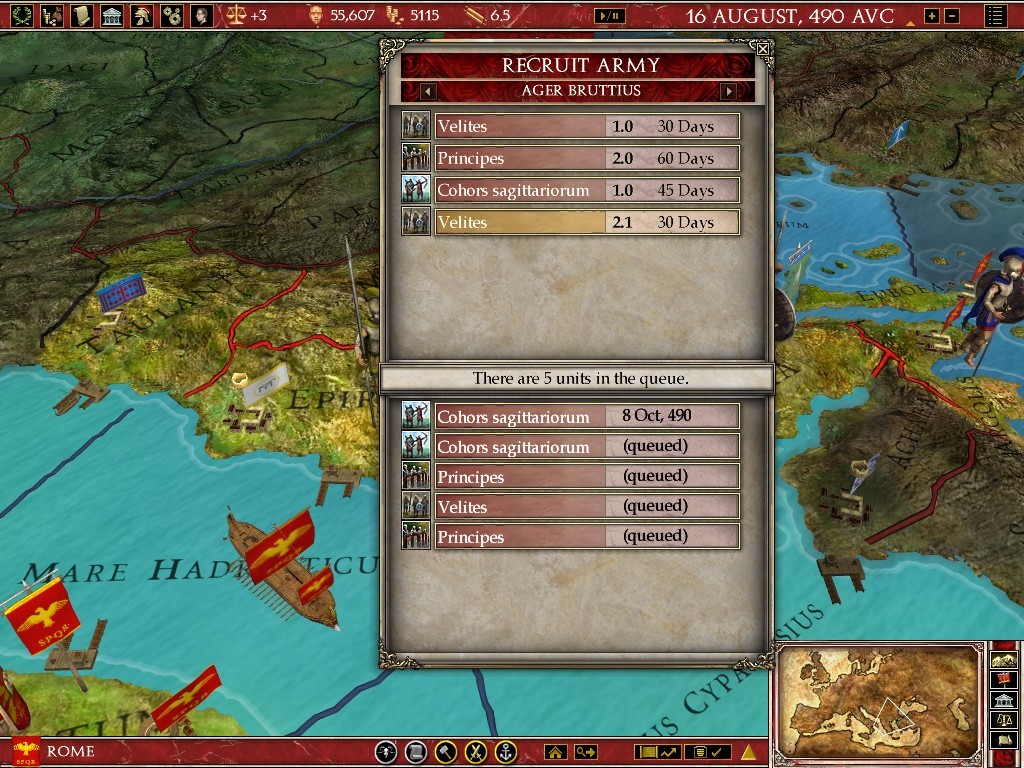This screenshot has width=1024, height=768.
Task: Go to previous province in recruit header
Action: coord(428,91)
